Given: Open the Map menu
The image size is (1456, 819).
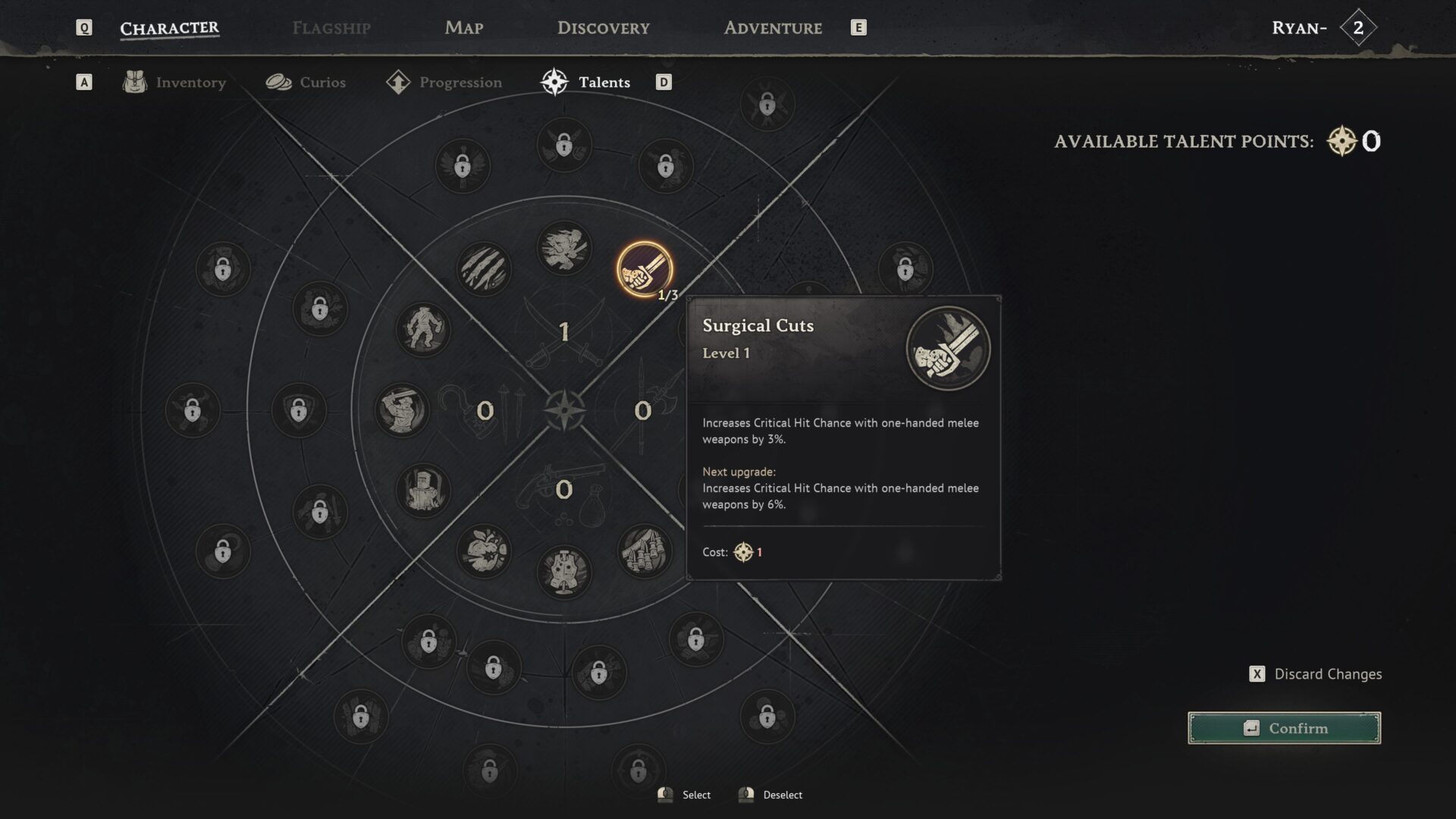Looking at the screenshot, I should [x=463, y=28].
